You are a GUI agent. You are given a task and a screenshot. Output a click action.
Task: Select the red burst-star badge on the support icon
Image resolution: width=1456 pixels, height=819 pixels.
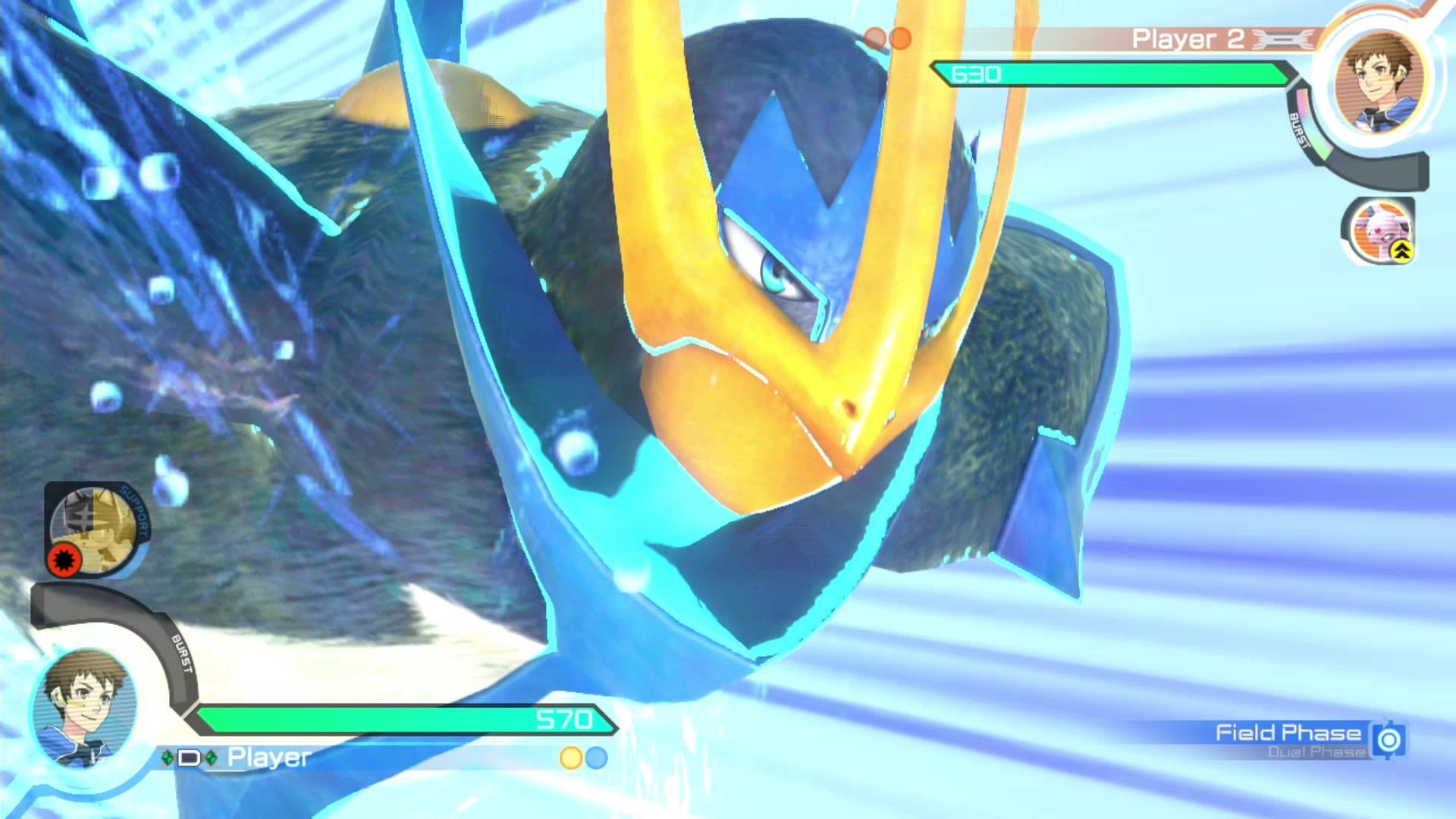coord(65,561)
